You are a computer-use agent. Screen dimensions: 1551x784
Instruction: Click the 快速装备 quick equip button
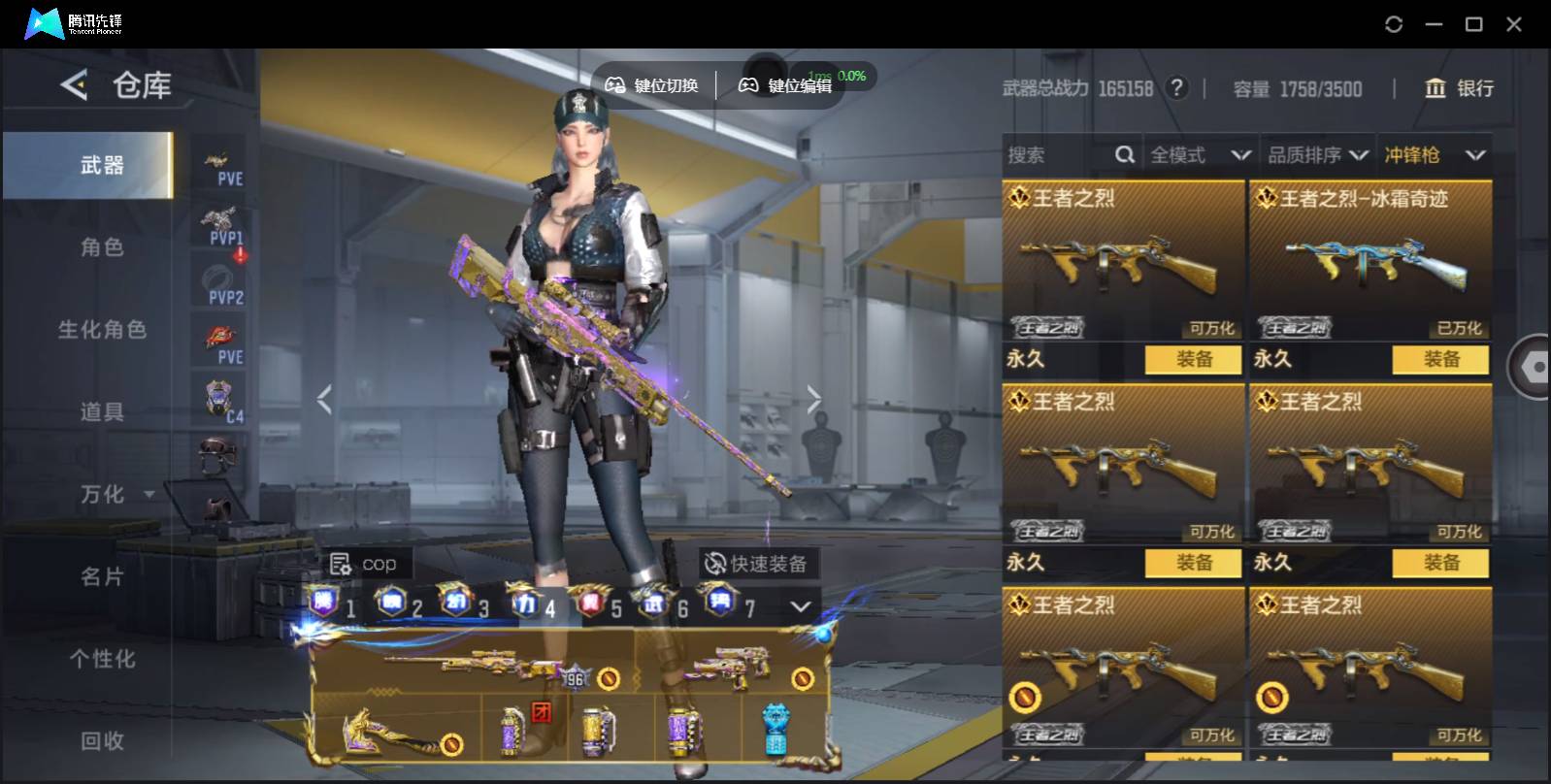pos(757,564)
